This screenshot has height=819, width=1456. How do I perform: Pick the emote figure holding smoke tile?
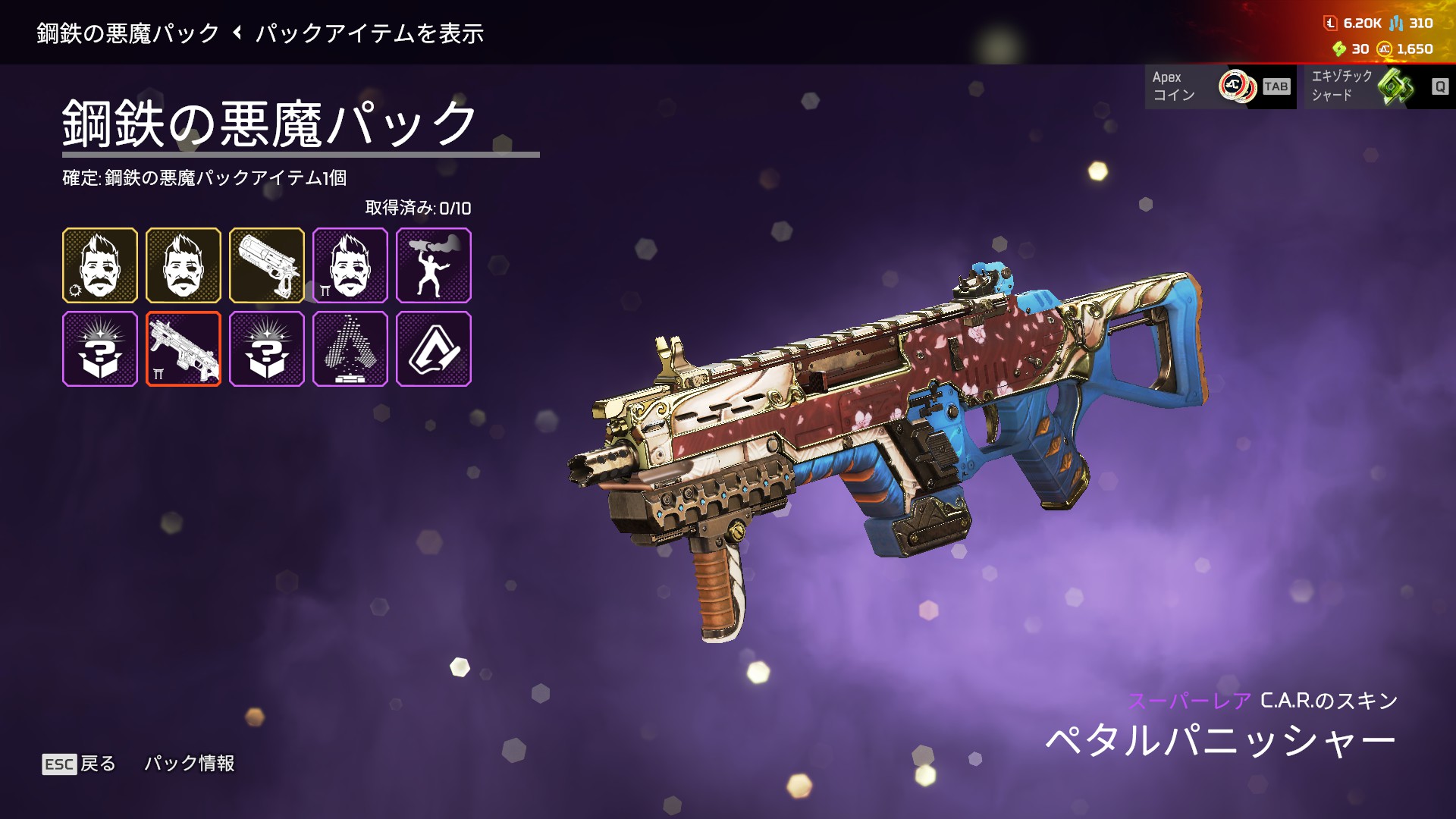tap(434, 265)
